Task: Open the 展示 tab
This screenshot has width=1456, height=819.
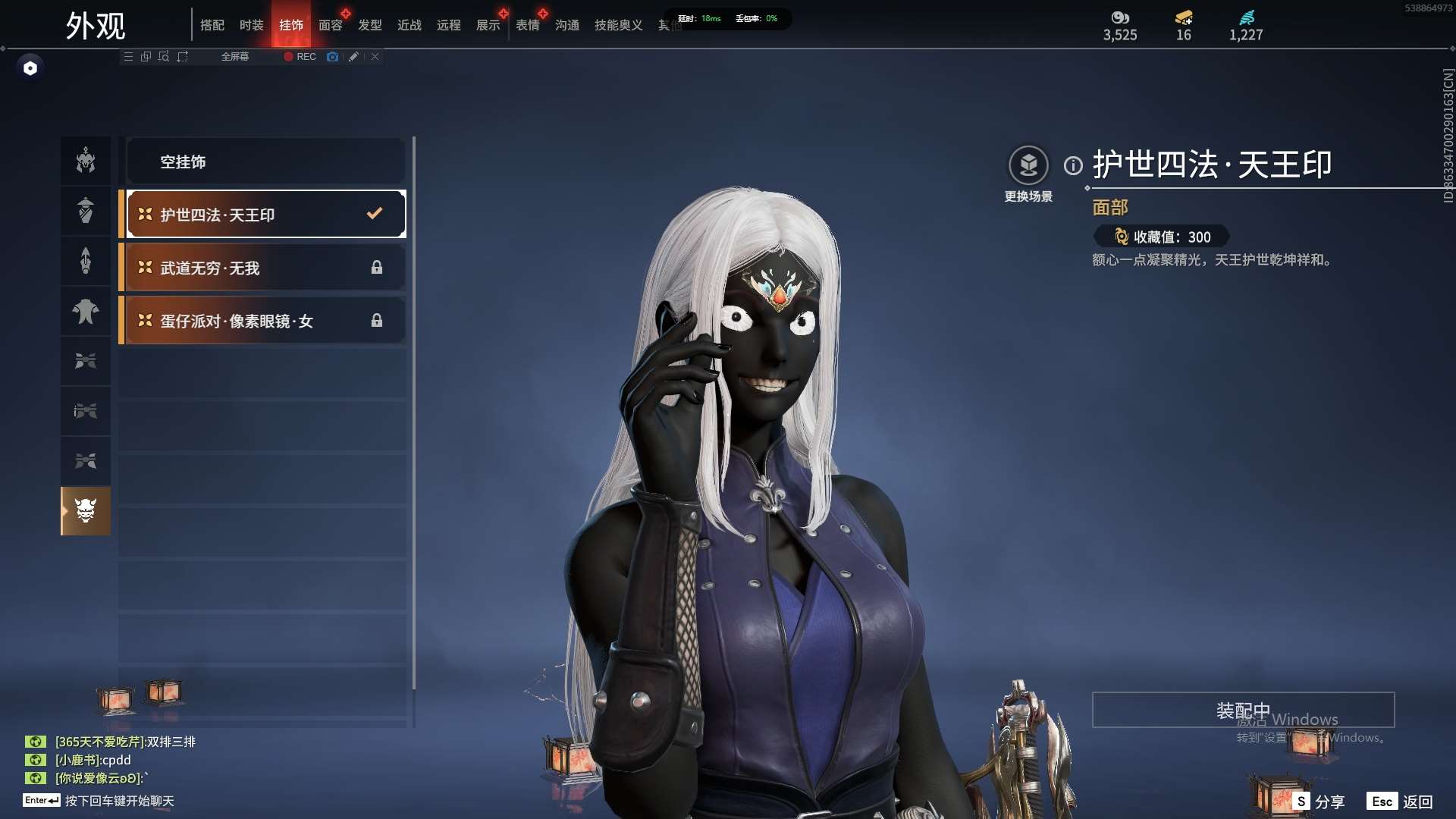Action: click(488, 25)
